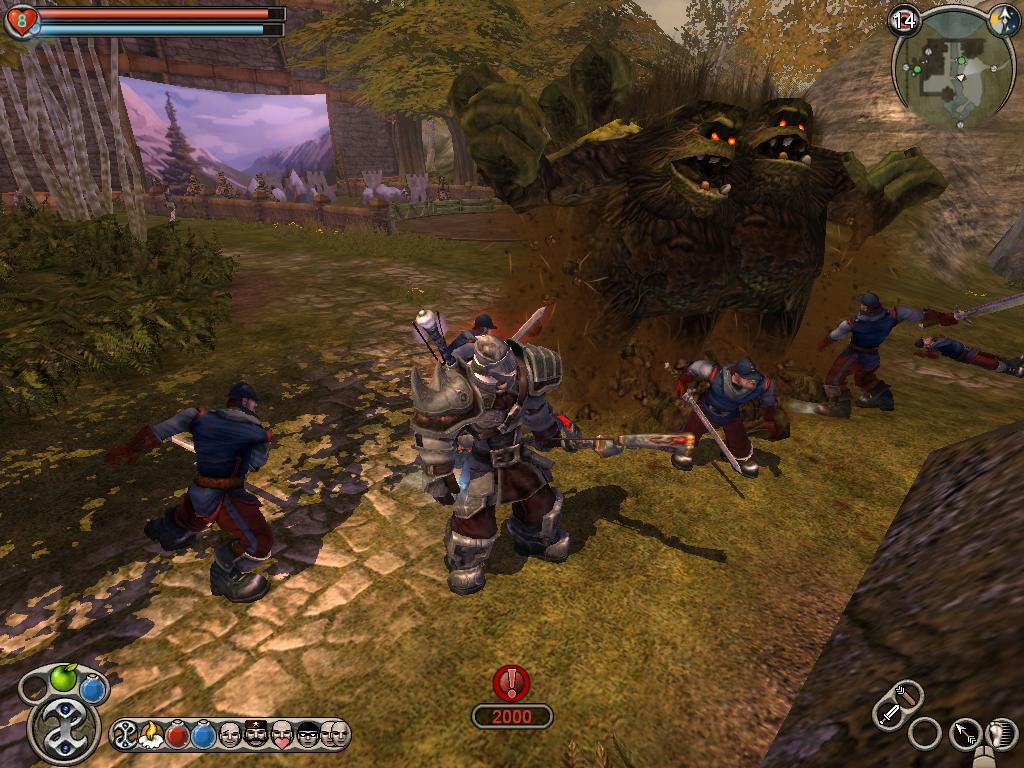Pick the face wearing glasses expression
This screenshot has height=768, width=1024.
pos(308,735)
